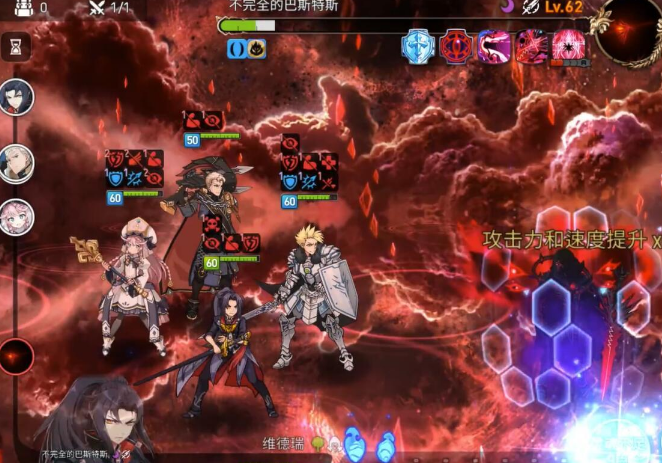The image size is (662, 463).
Task: Inspect the dark flame buff icon under boss bar
Action: (x=257, y=48)
